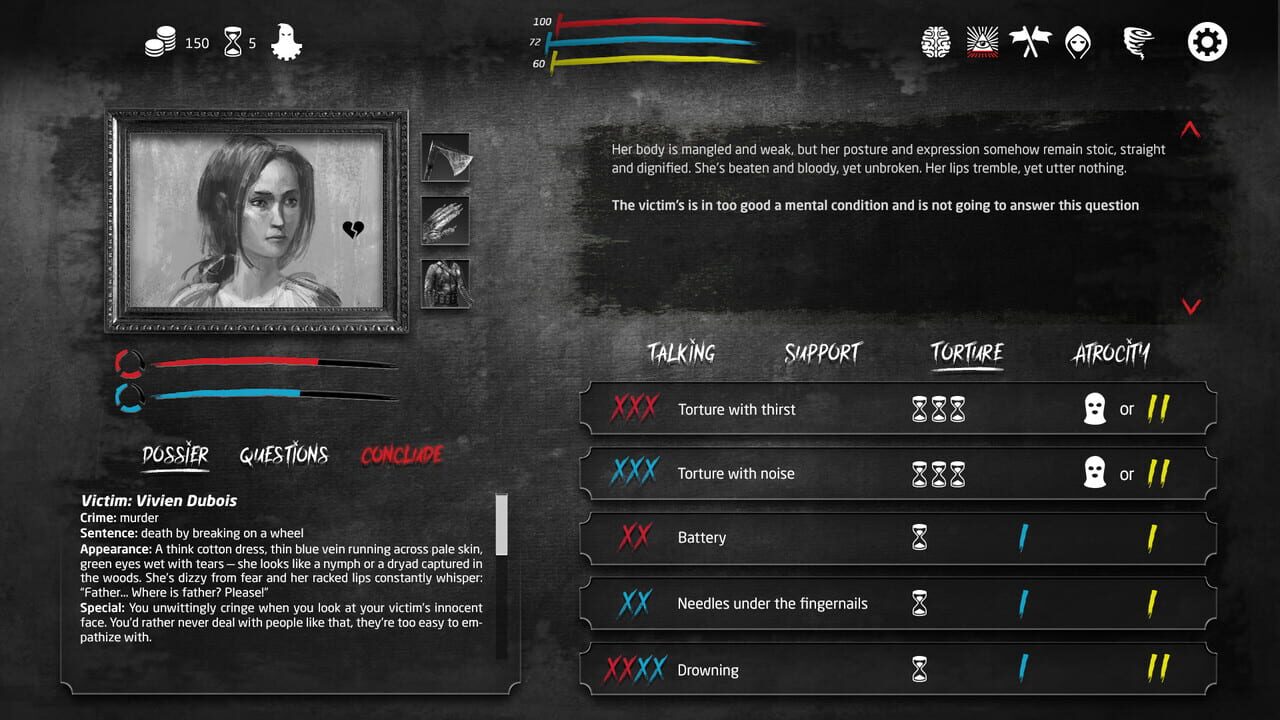The image size is (1280, 720).
Task: Select the mask icon on Torture with noise
Action: click(1095, 473)
